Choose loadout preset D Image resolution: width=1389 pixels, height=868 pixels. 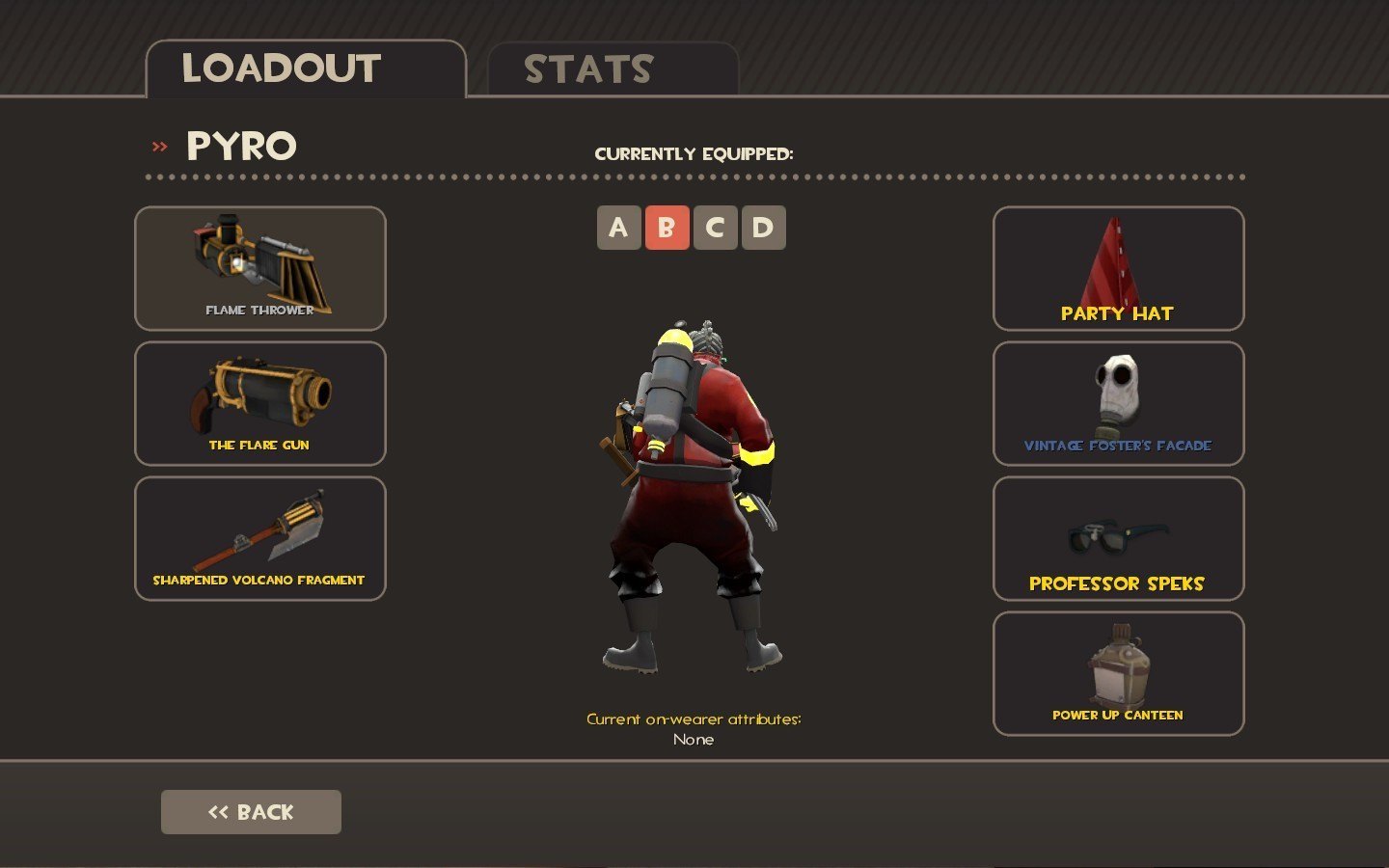(763, 228)
